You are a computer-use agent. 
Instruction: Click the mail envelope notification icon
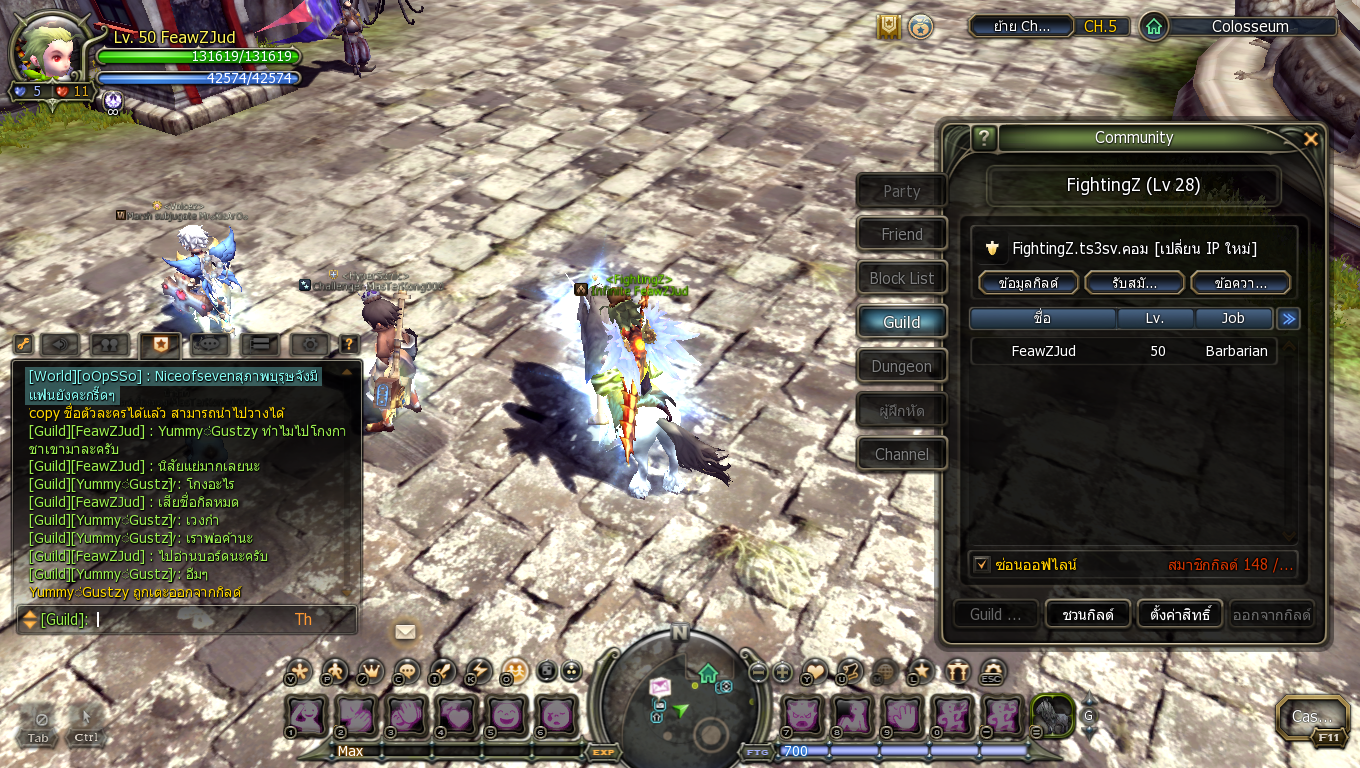(405, 631)
